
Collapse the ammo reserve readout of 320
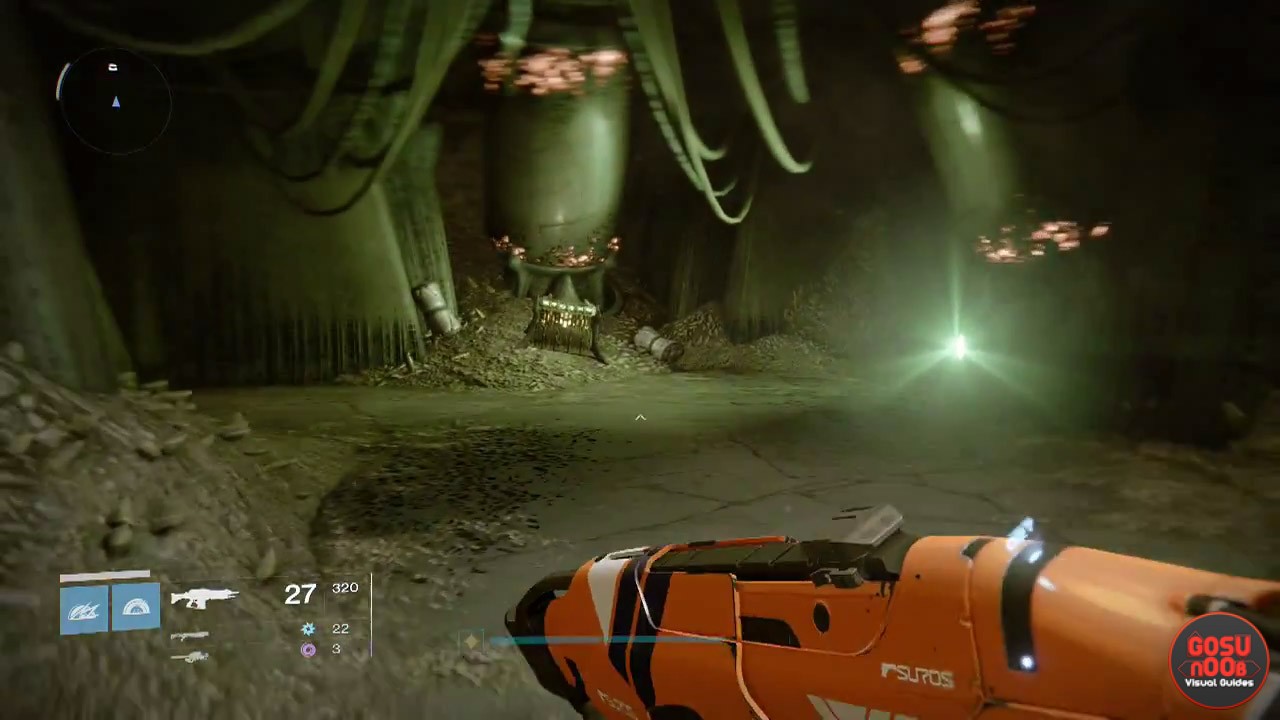coord(345,588)
